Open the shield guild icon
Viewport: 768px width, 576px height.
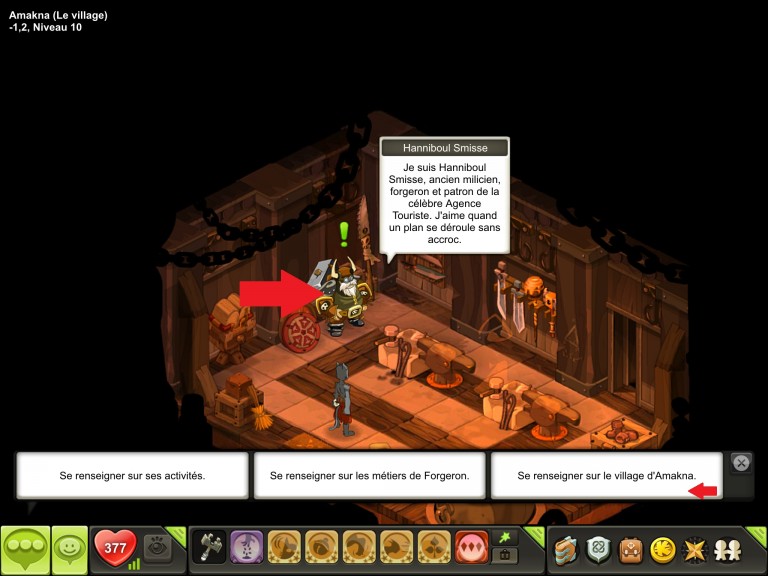(599, 549)
